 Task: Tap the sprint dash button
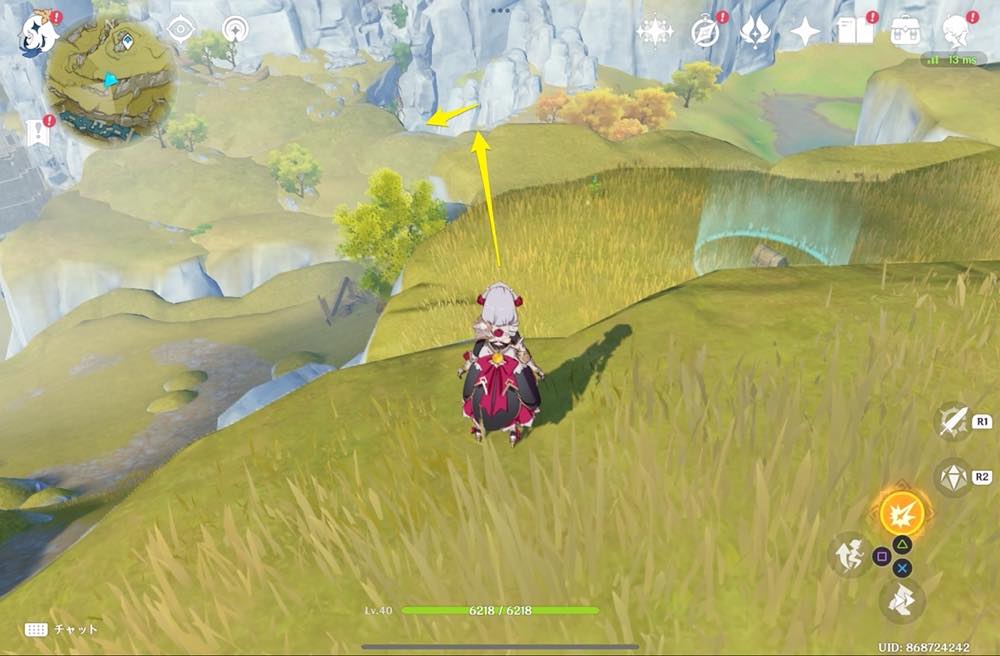pyautogui.click(x=903, y=600)
